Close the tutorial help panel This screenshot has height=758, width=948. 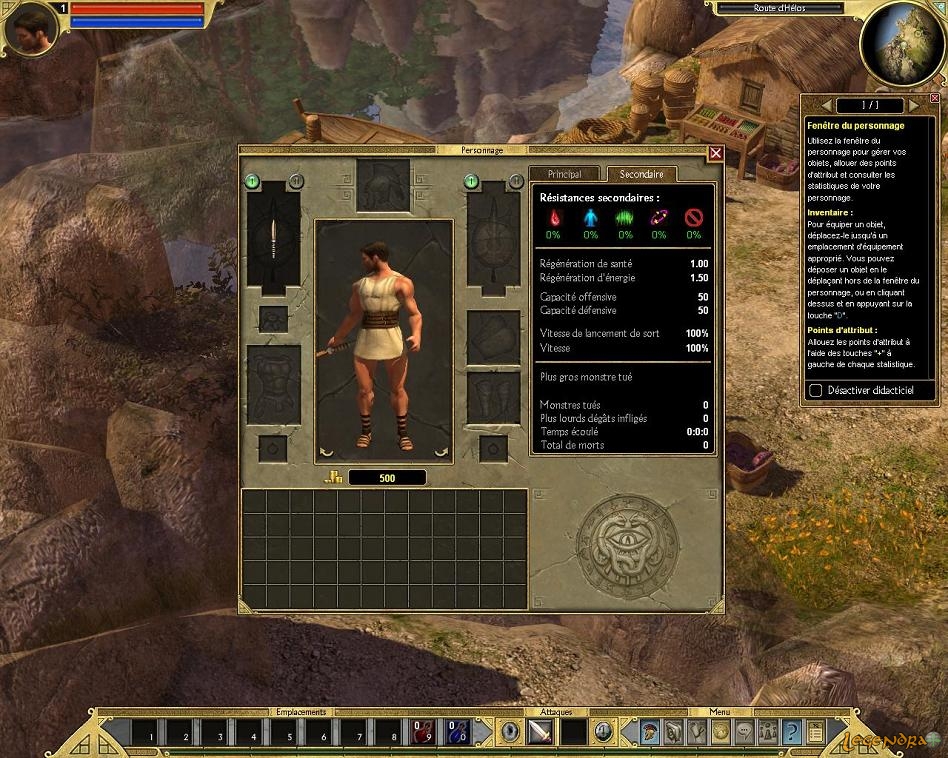[934, 98]
